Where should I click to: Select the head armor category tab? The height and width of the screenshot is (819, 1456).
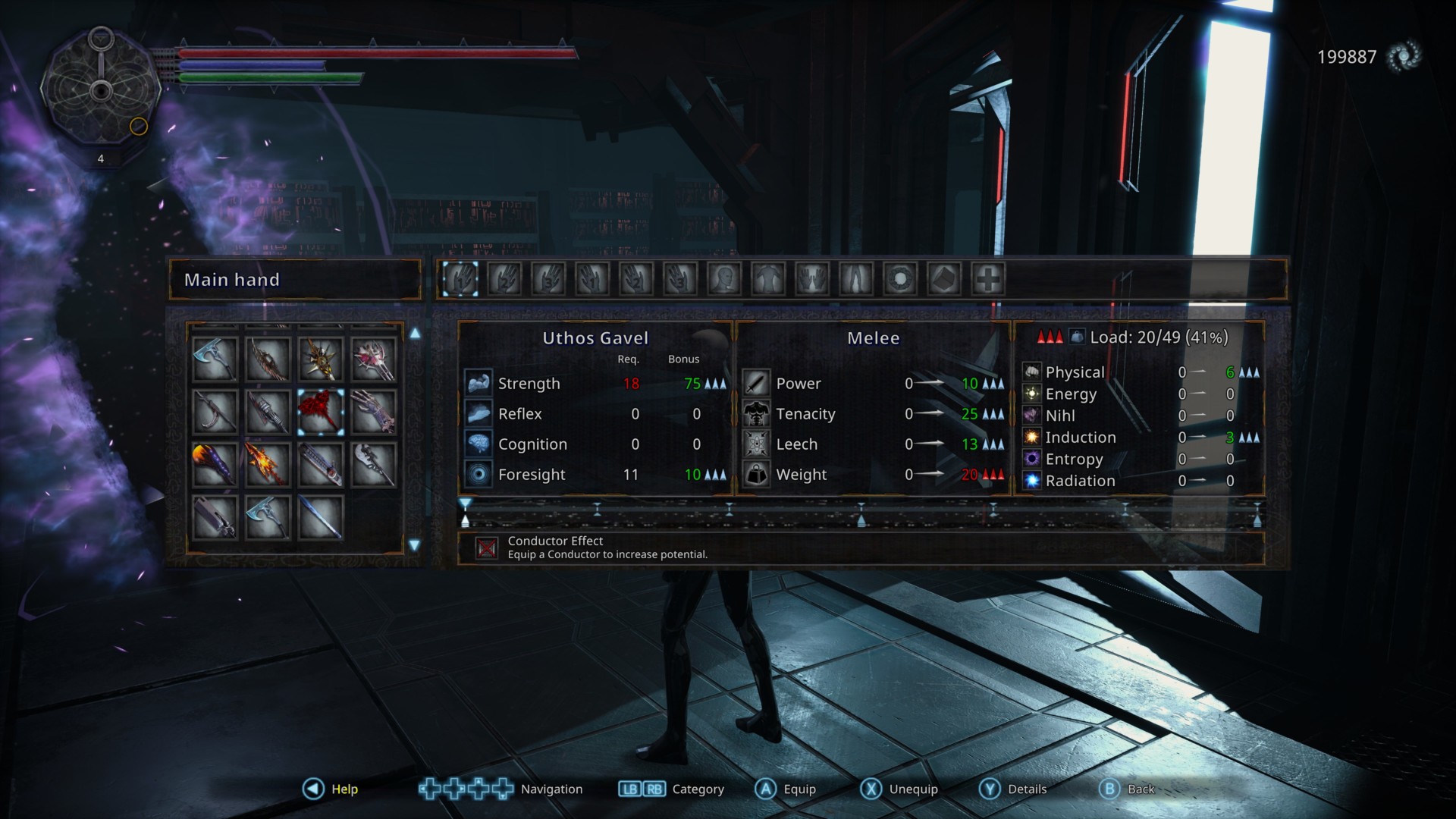point(723,279)
